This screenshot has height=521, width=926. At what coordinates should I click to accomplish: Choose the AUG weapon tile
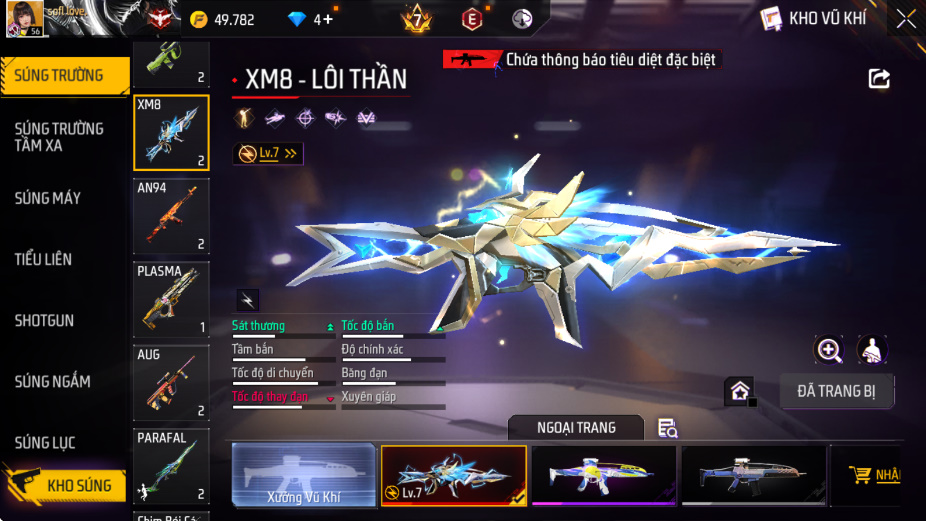[171, 383]
